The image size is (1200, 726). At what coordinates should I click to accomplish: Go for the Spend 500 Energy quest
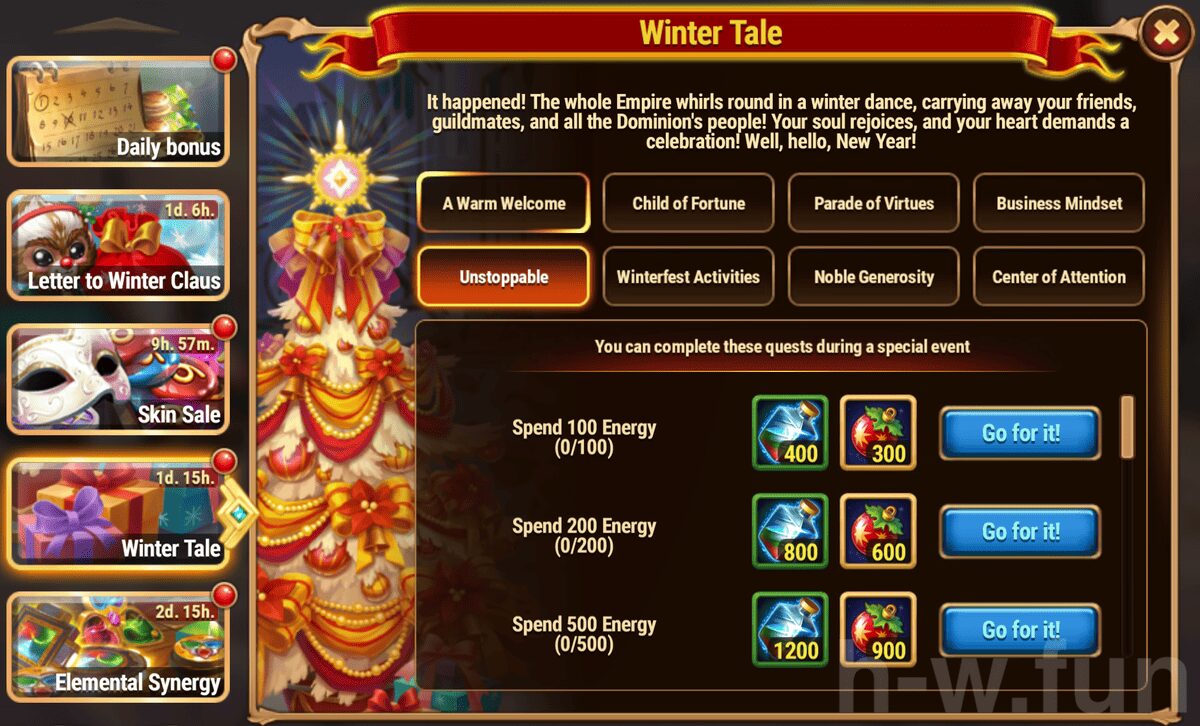1020,629
